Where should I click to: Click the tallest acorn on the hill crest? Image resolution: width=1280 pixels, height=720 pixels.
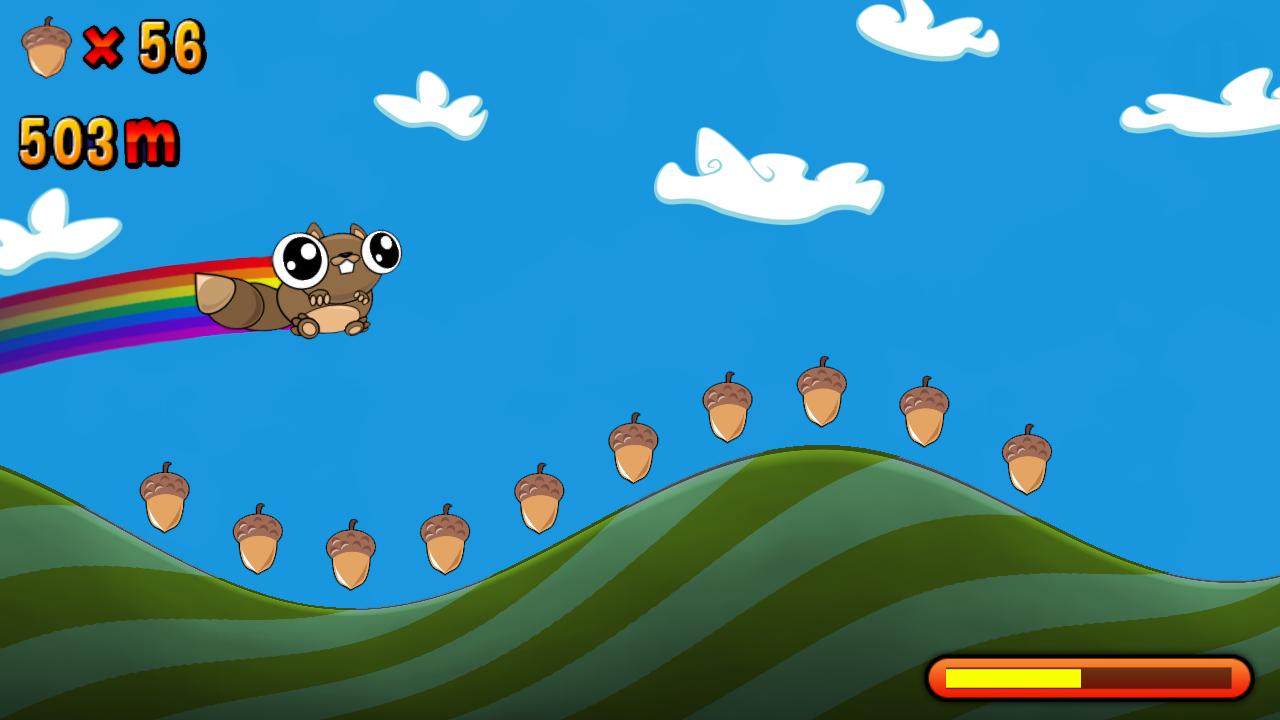point(820,400)
